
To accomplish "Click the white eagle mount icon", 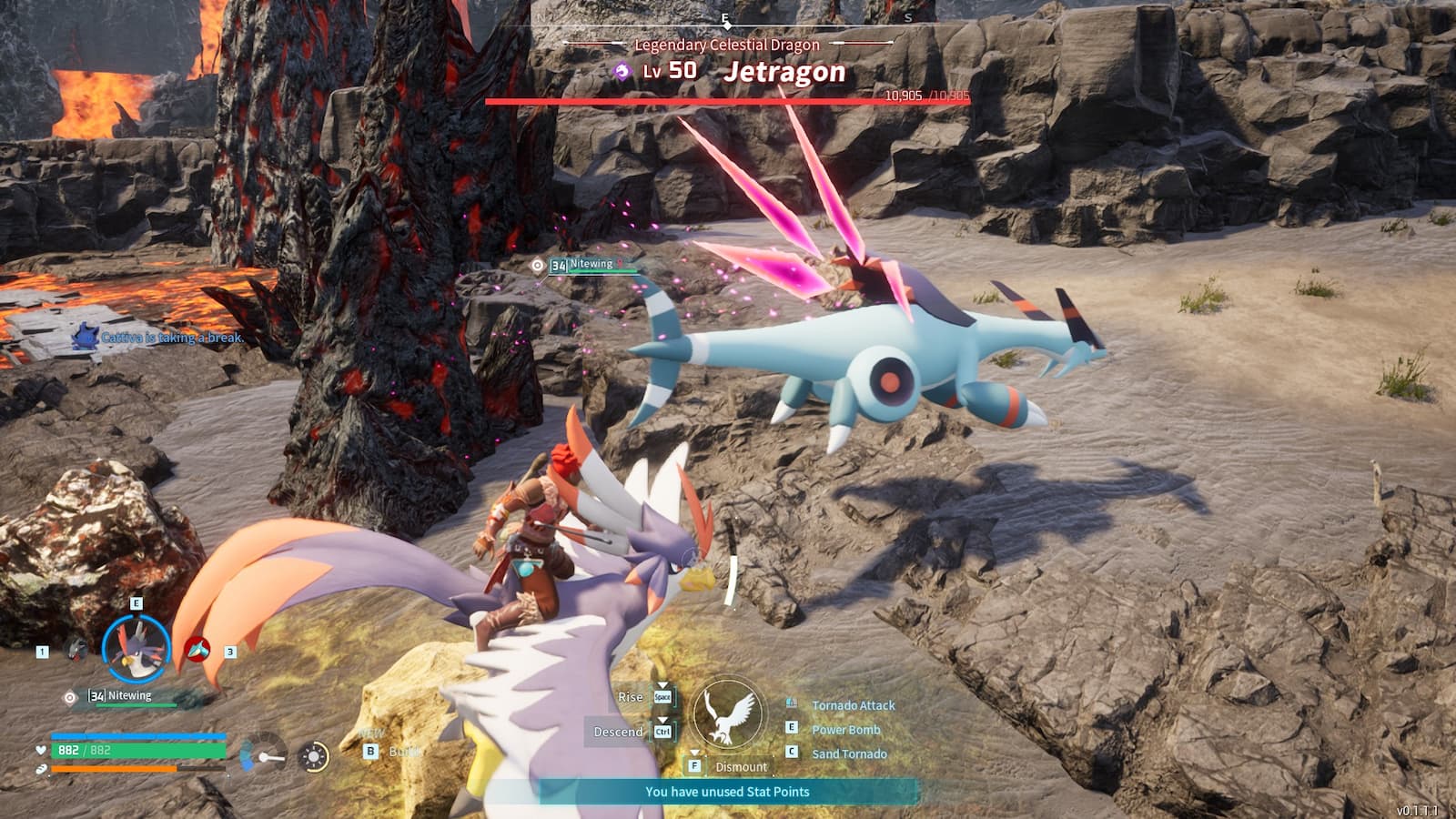I will [728, 715].
